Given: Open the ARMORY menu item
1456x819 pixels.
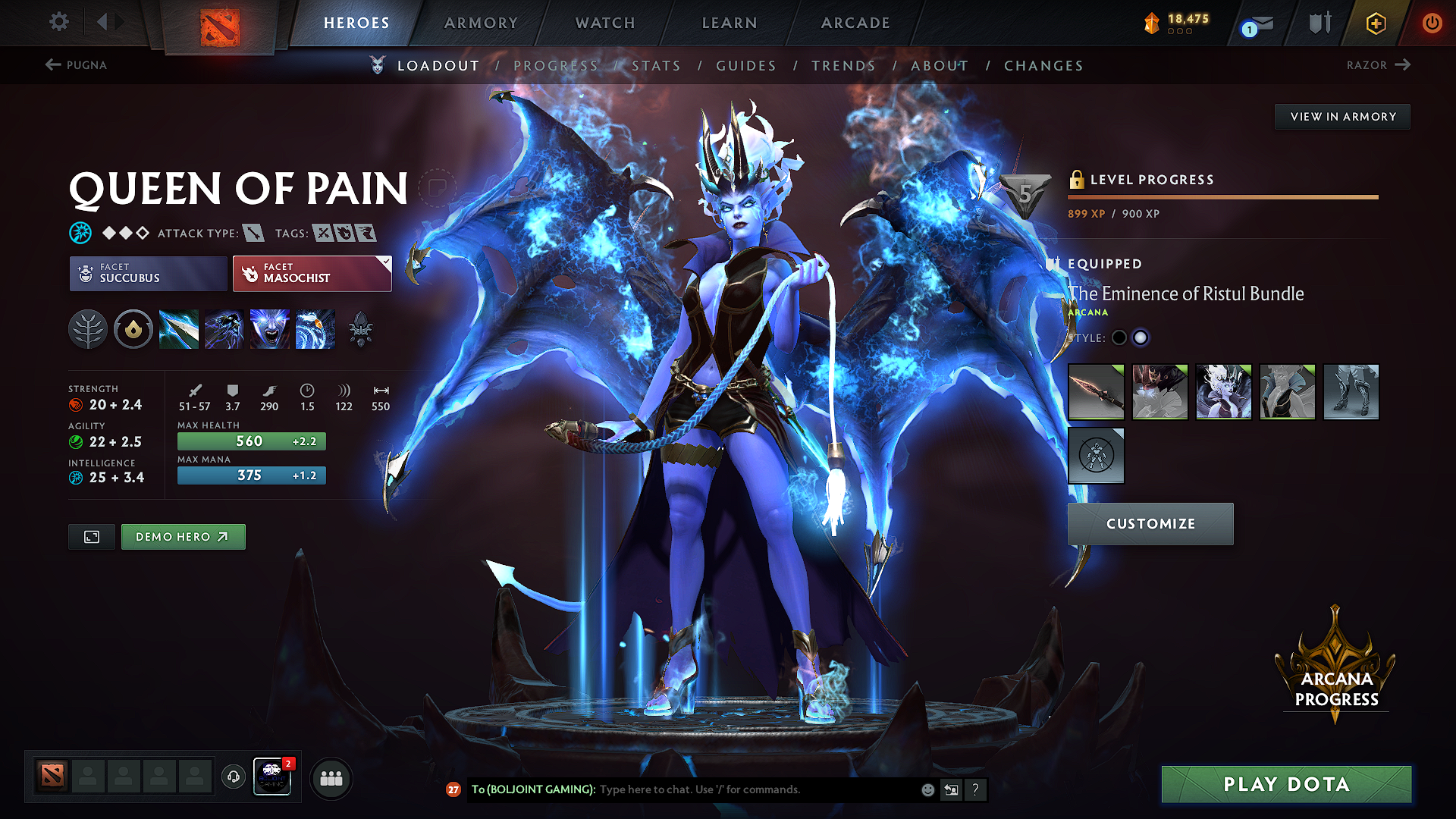Looking at the screenshot, I should click(x=480, y=23).
